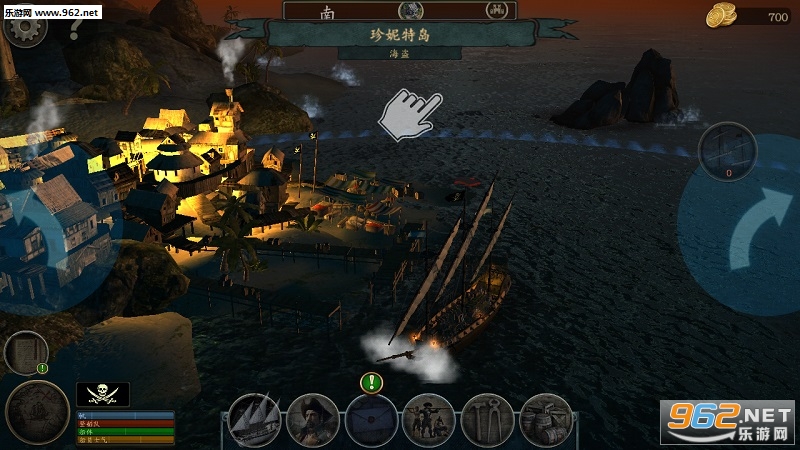Open the world map compass button
This screenshot has height=450, width=800.
pyautogui.click(x=37, y=411)
